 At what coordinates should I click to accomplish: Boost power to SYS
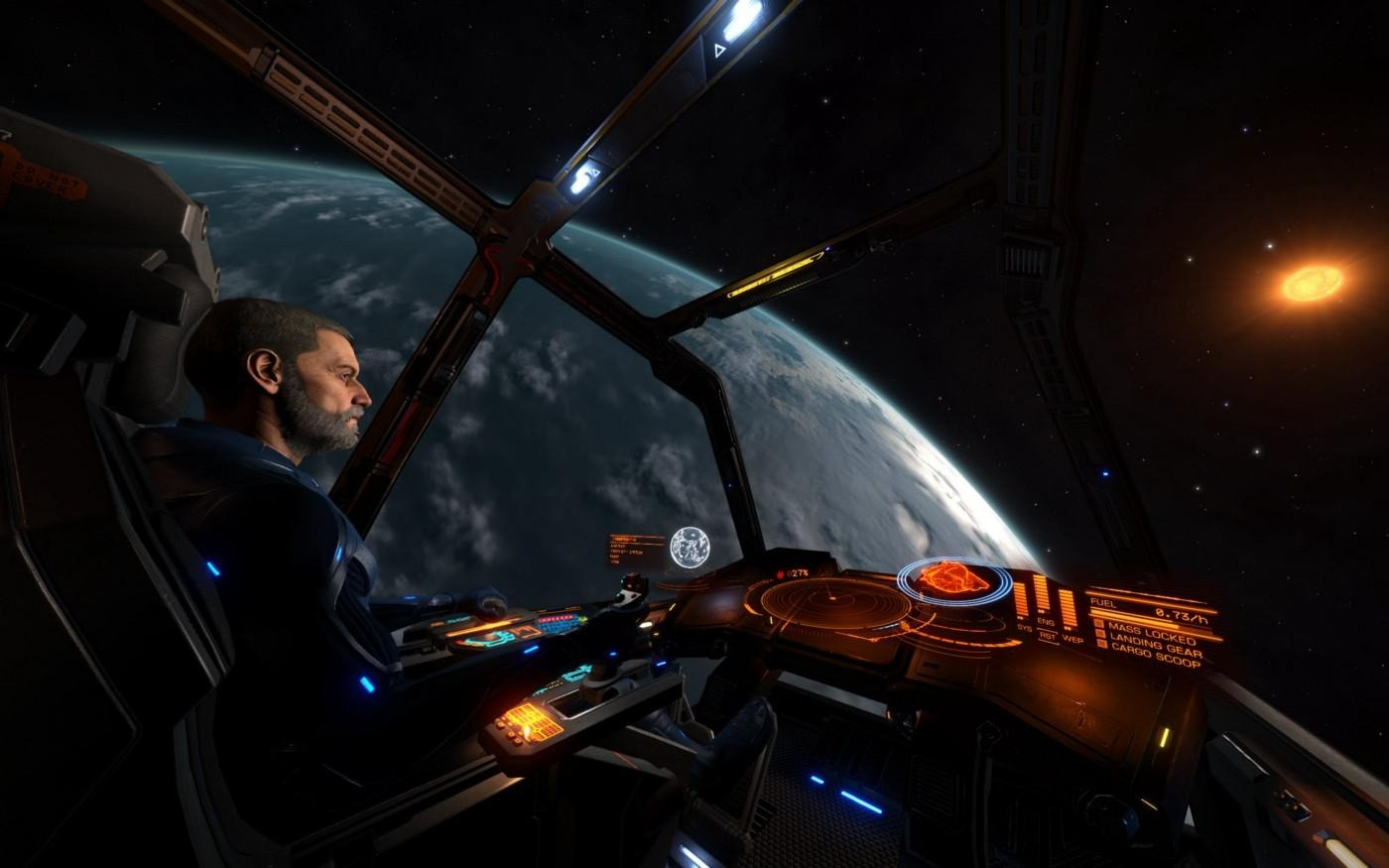tap(1024, 627)
